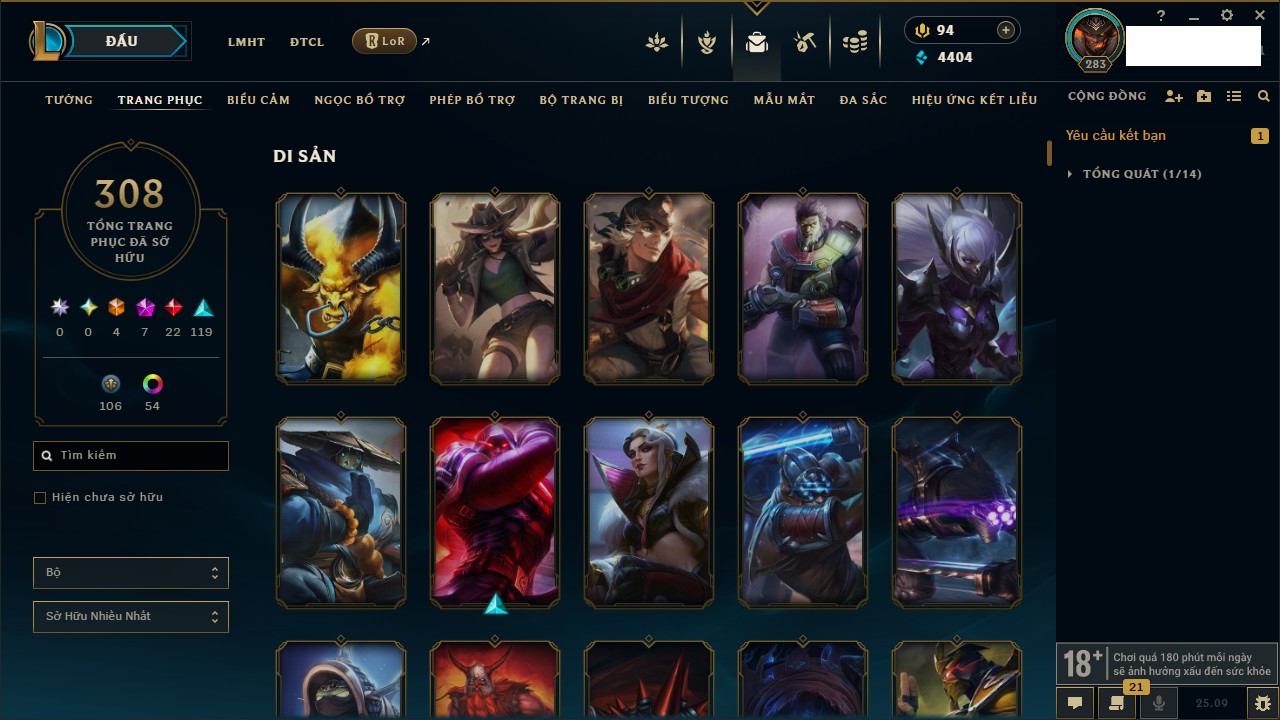Open the Bộ filter dropdown
The width and height of the screenshot is (1280, 720).
(131, 573)
